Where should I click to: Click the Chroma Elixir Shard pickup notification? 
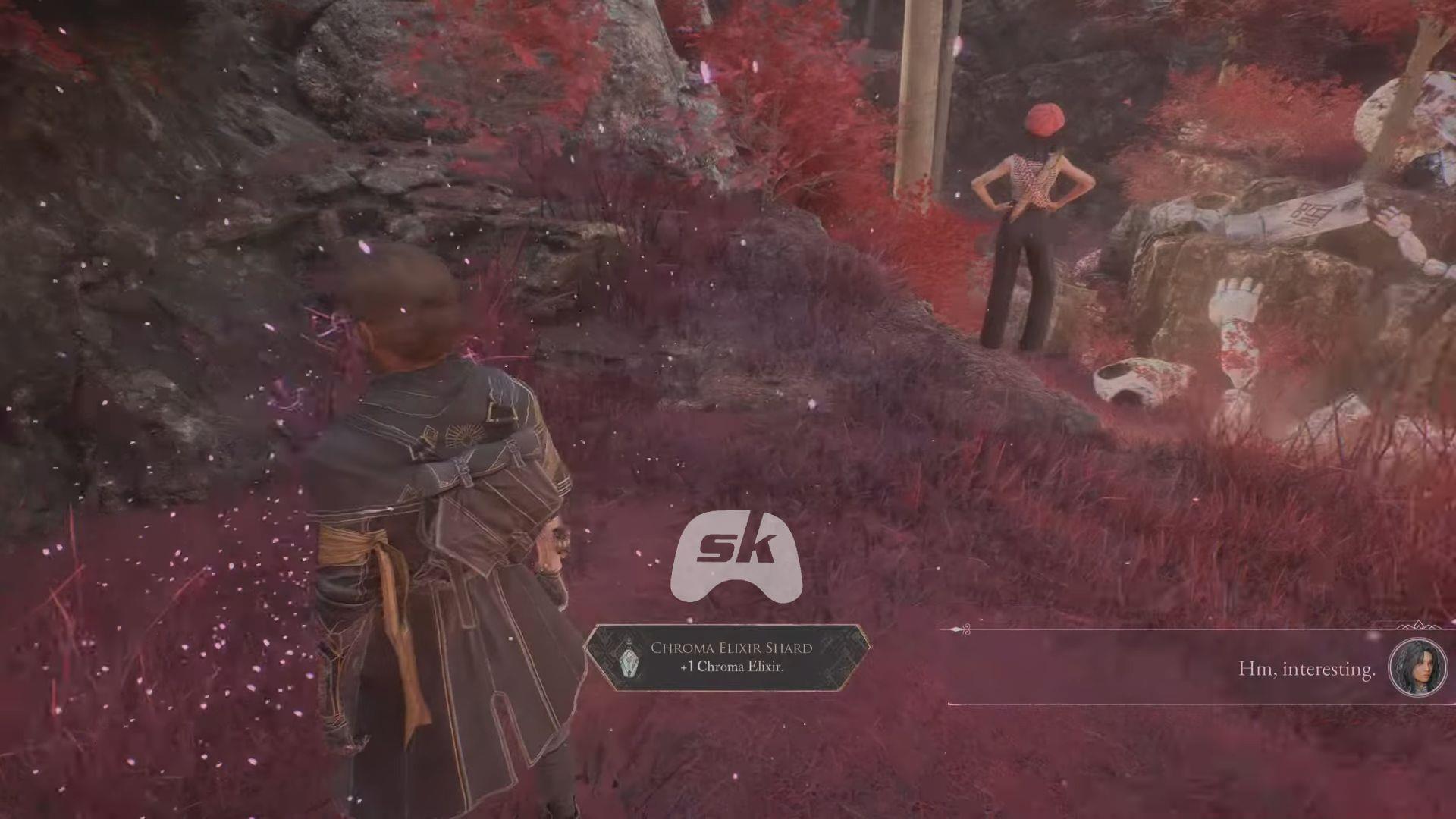728,657
